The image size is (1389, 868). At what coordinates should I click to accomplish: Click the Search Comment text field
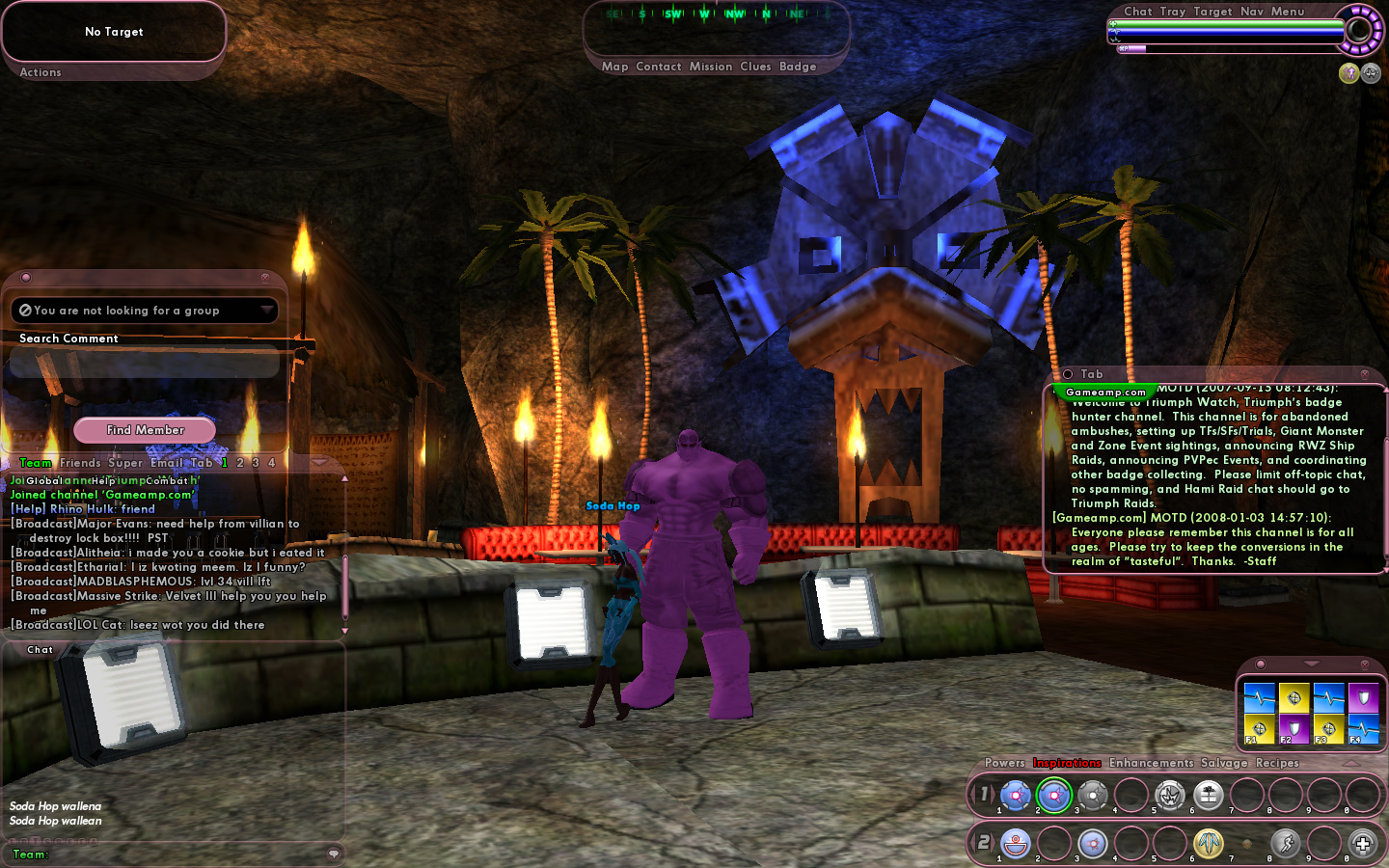pos(145,365)
